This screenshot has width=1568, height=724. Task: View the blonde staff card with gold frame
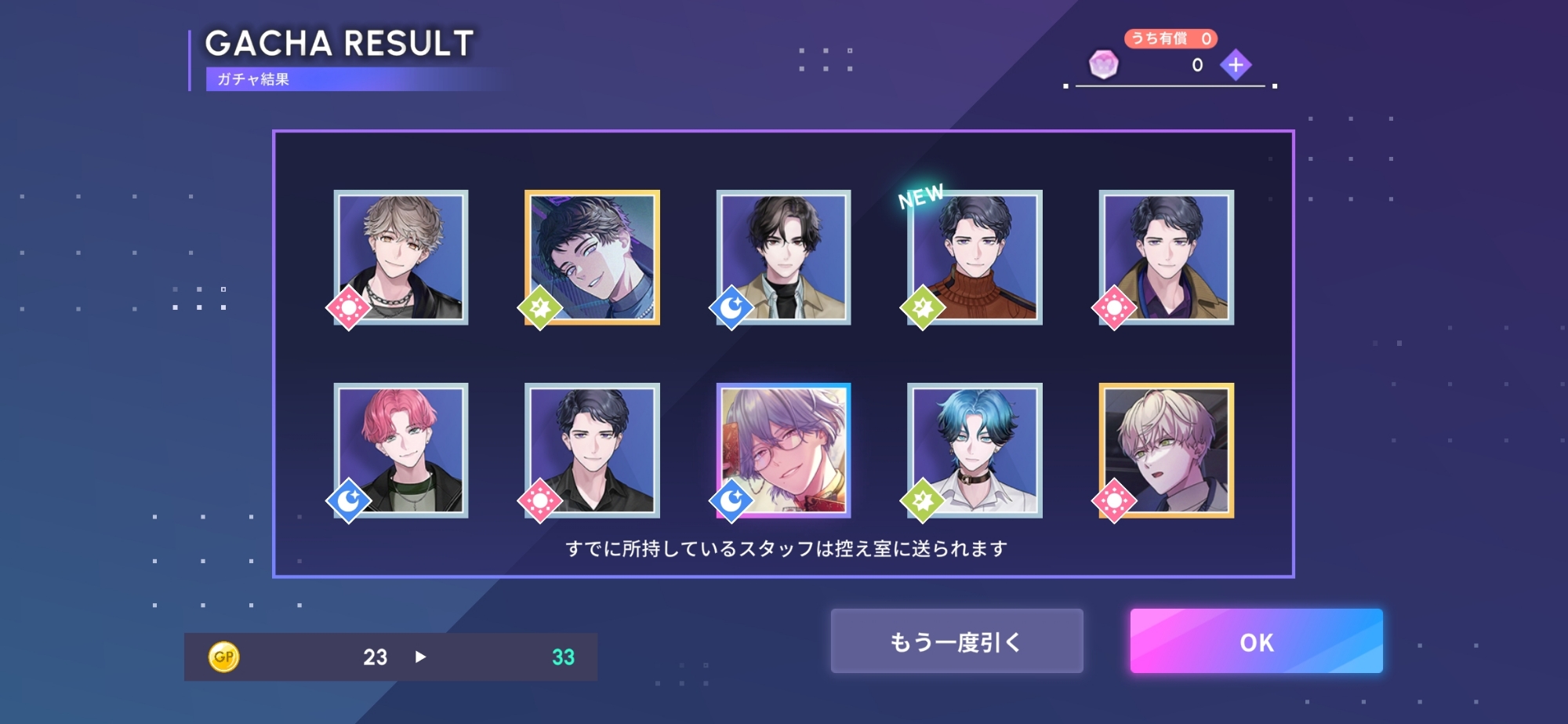(x=1166, y=450)
